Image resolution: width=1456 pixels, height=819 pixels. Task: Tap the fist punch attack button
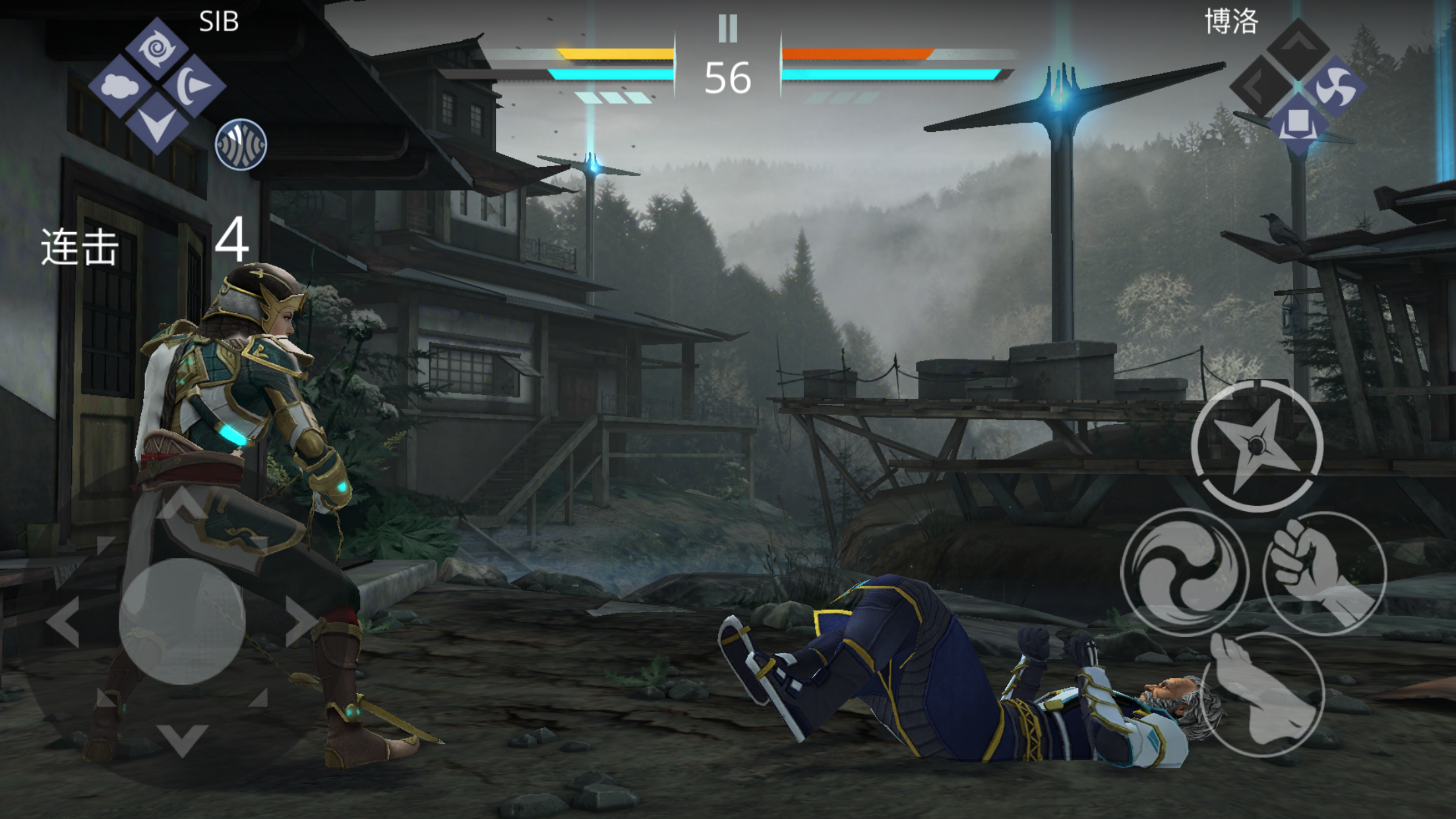click(1324, 572)
